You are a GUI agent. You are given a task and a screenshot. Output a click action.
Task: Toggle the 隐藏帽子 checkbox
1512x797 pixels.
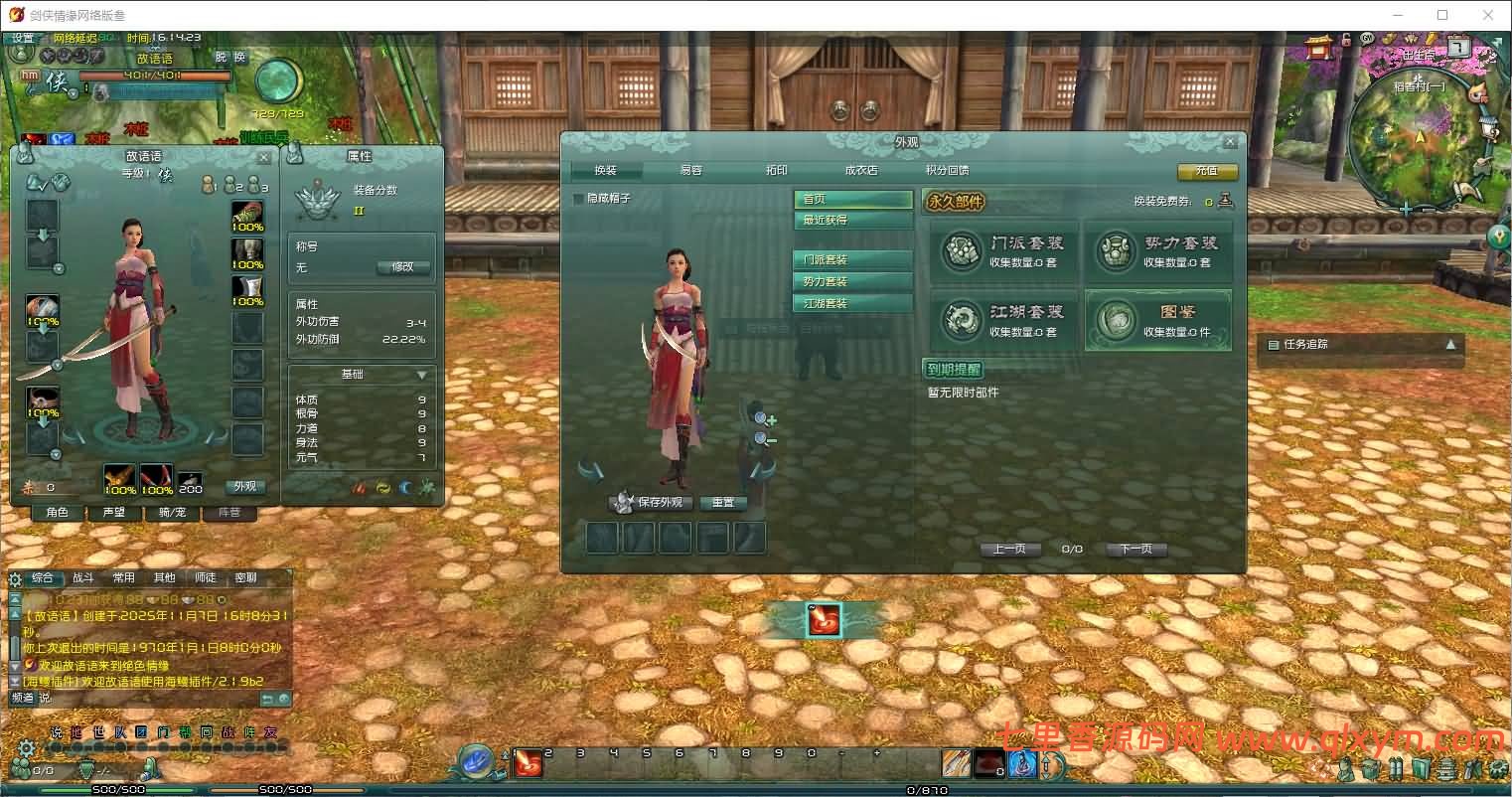pyautogui.click(x=579, y=199)
